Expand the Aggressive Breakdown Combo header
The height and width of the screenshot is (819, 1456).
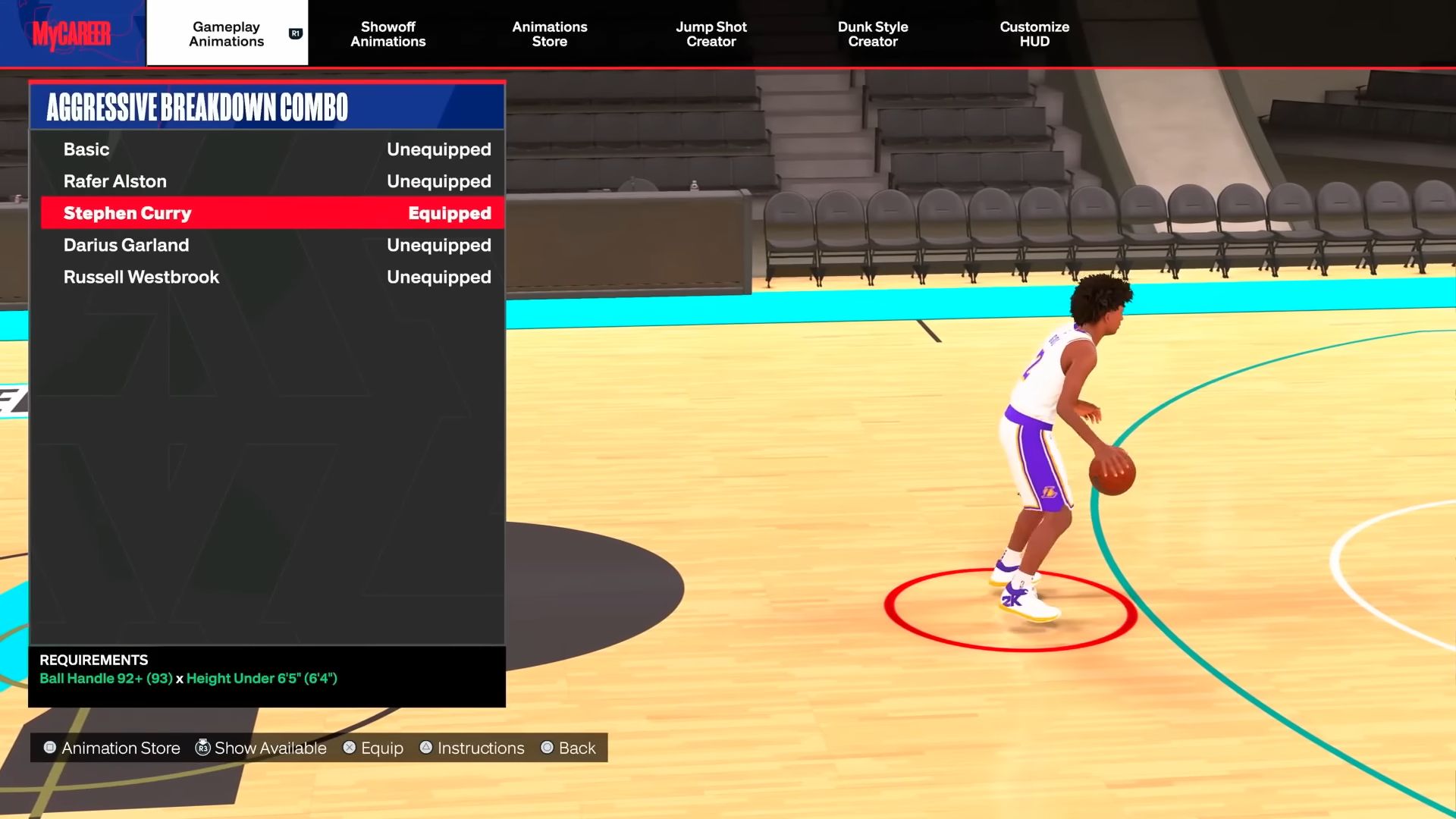[x=265, y=106]
